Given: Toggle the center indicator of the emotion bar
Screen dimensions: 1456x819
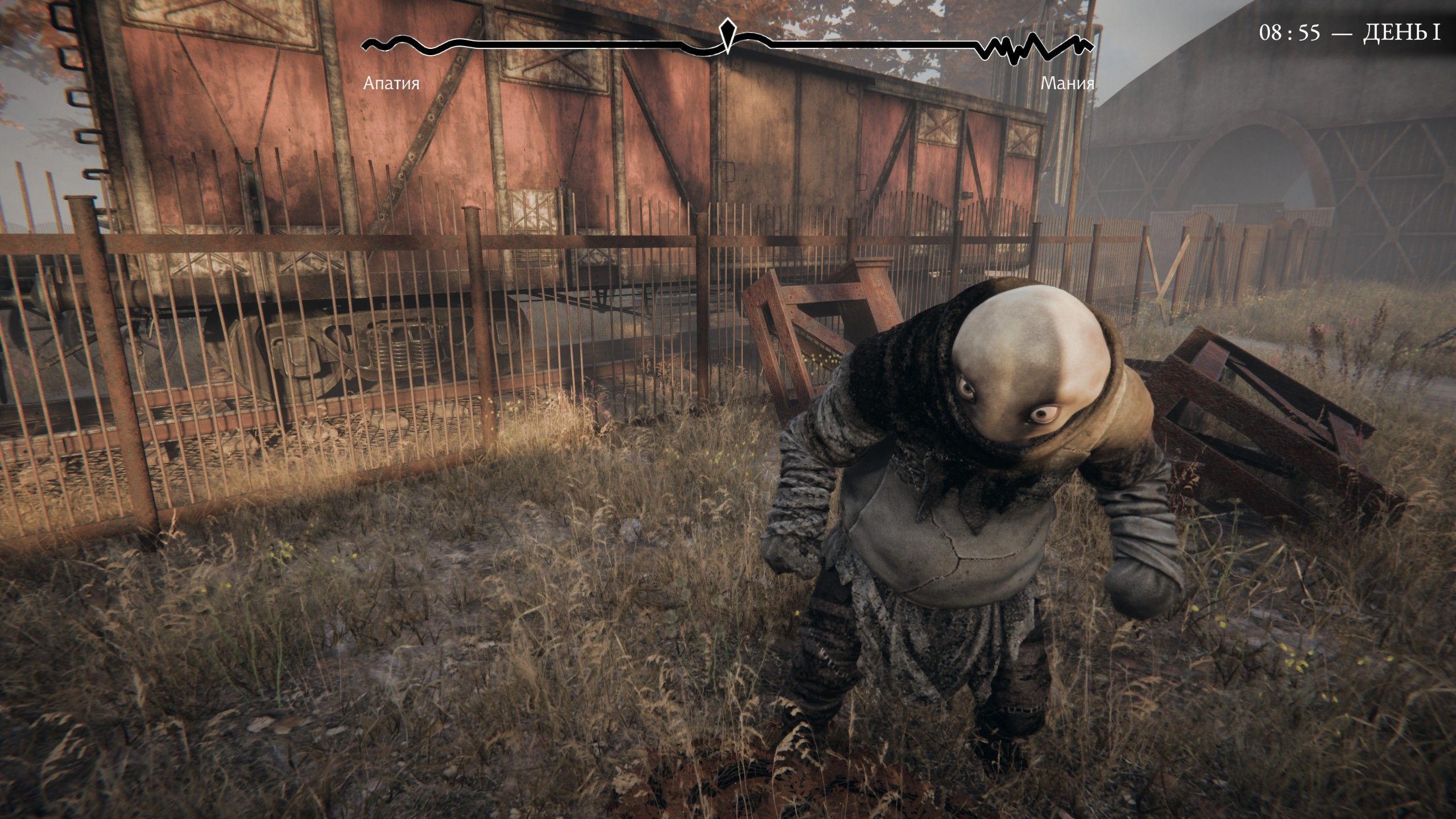Looking at the screenshot, I should tap(727, 34).
